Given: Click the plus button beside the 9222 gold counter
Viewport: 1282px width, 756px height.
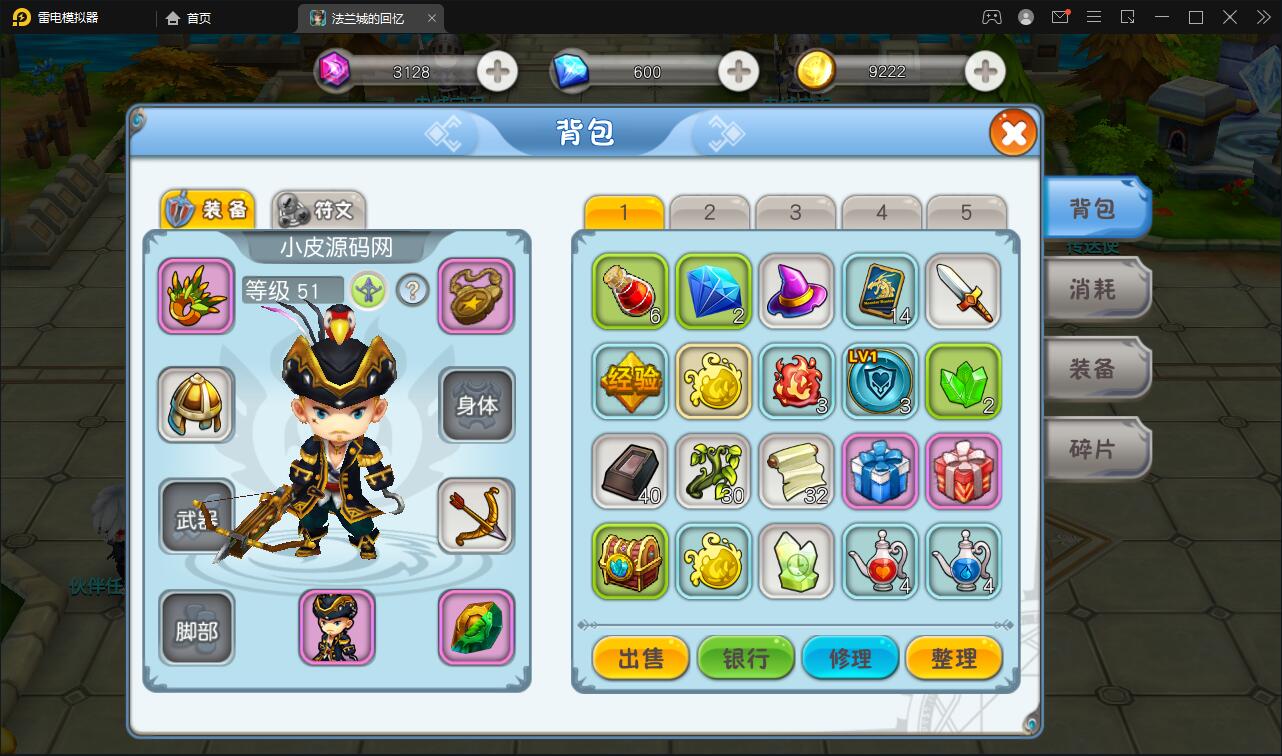Looking at the screenshot, I should click(x=984, y=71).
